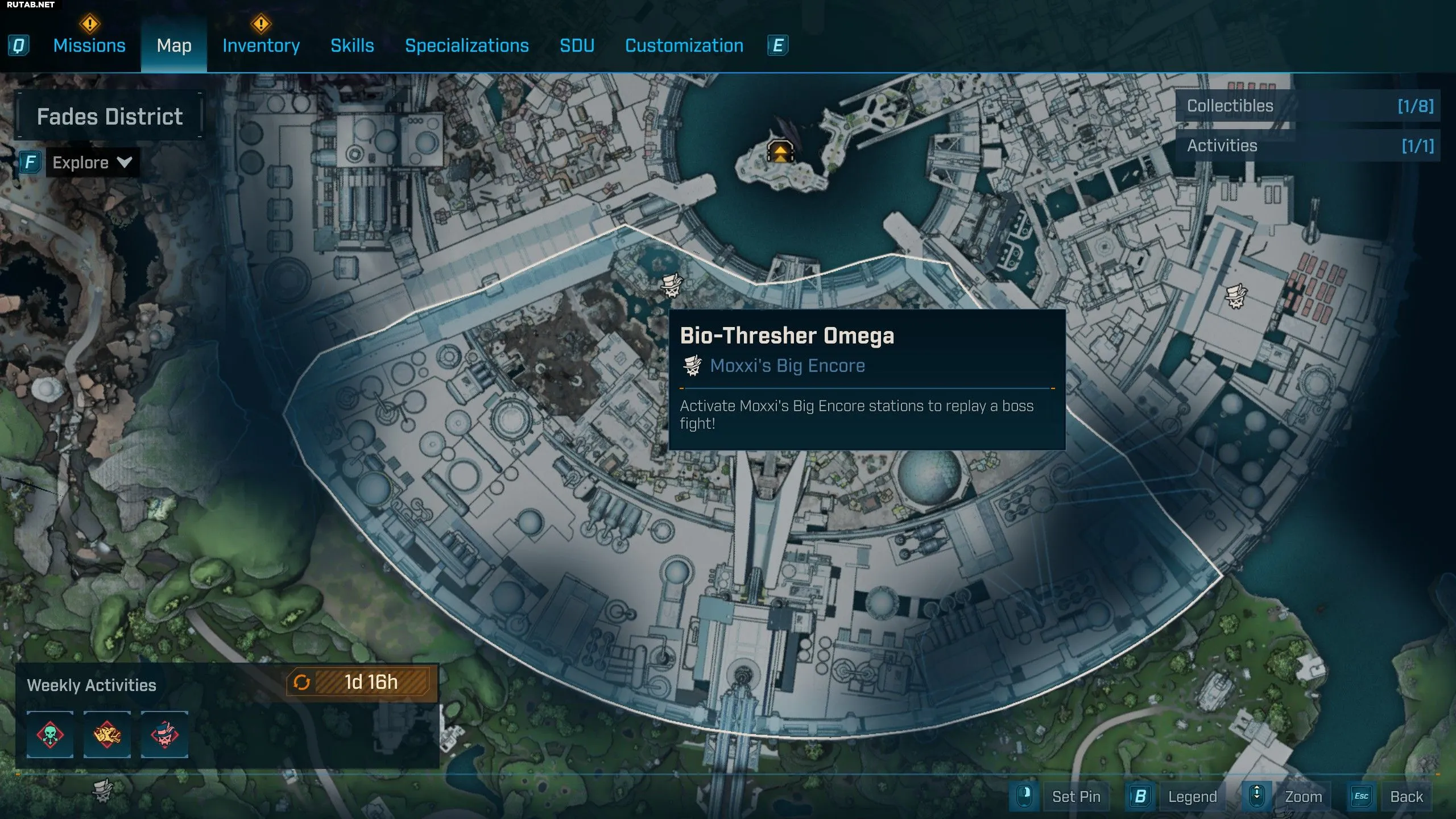The width and height of the screenshot is (1456, 819).
Task: Click the Bio-Thresher Omega encore map marker
Action: point(672,285)
